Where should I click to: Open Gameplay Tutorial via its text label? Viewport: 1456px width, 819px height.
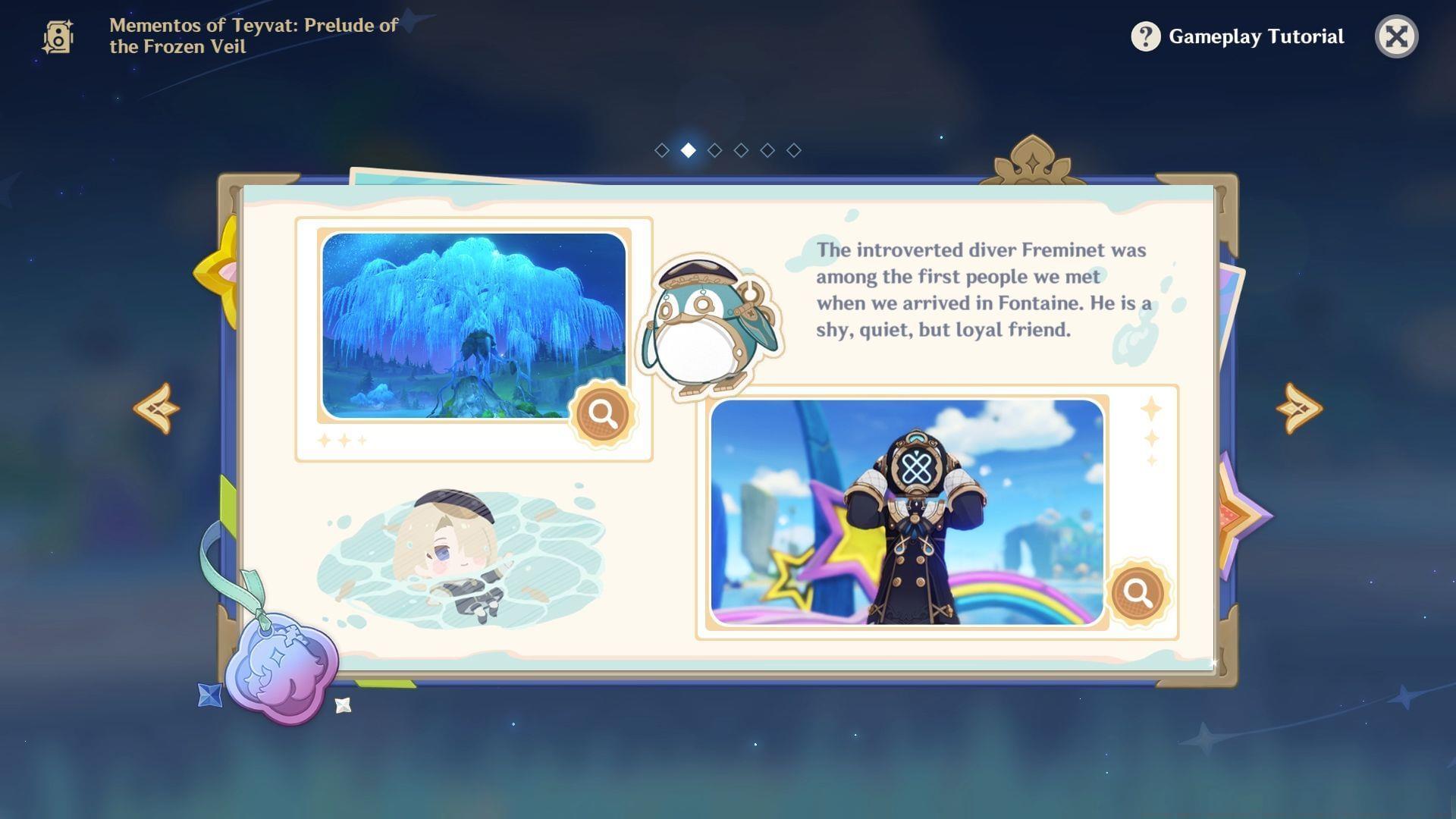tap(1255, 36)
